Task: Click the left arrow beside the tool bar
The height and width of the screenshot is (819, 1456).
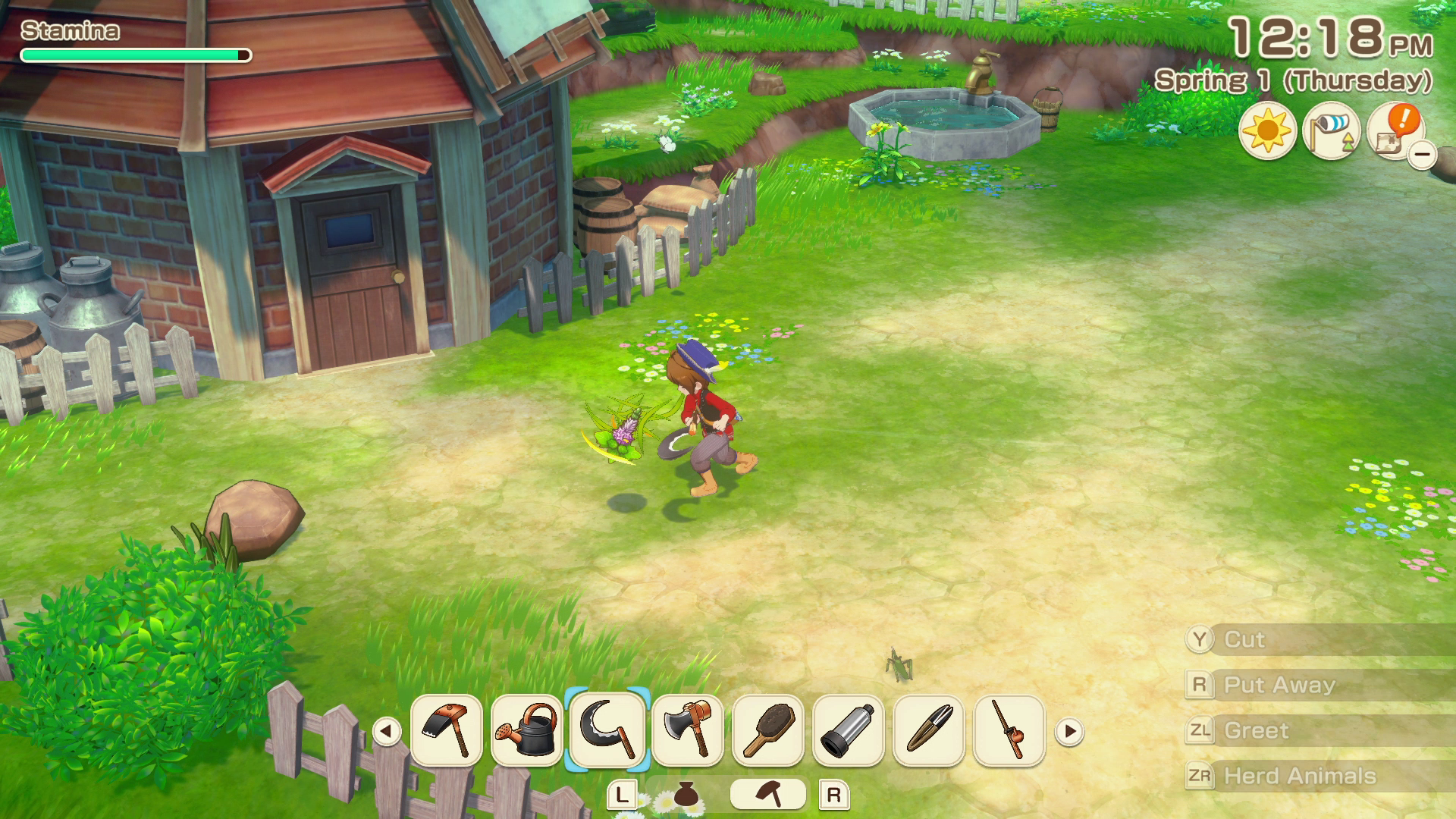Action: pyautogui.click(x=387, y=732)
